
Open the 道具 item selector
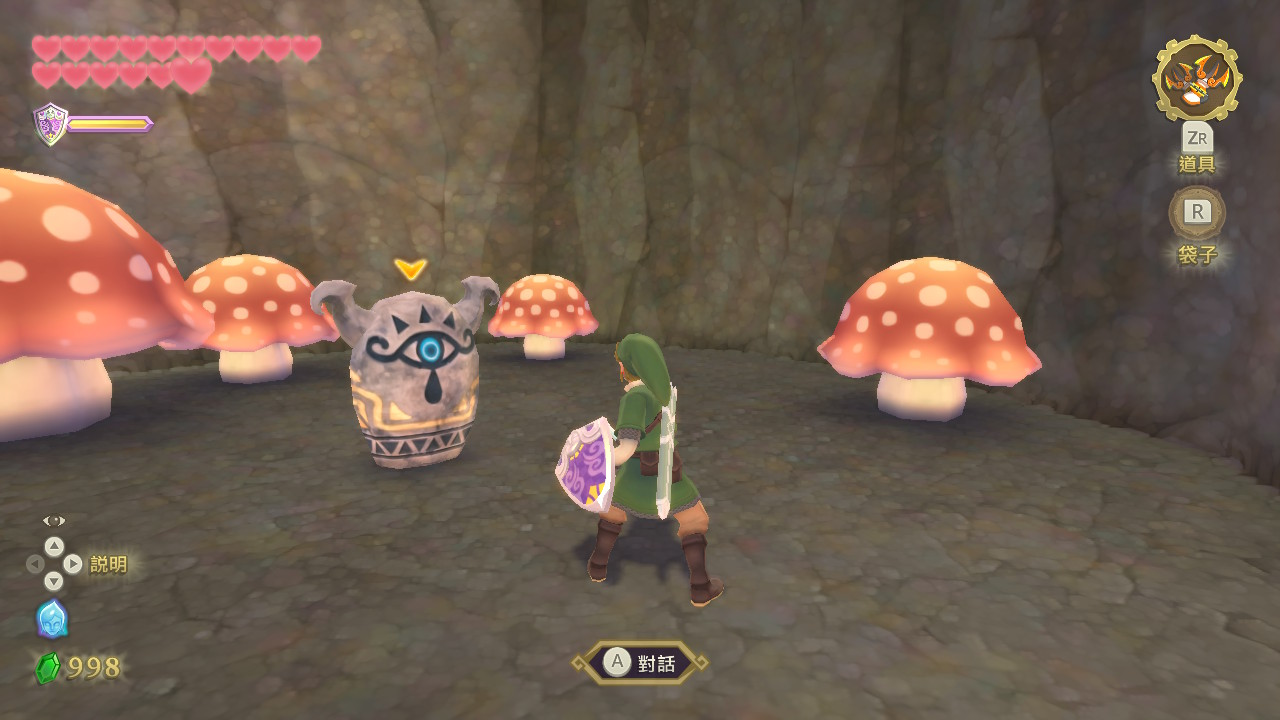point(1197,163)
